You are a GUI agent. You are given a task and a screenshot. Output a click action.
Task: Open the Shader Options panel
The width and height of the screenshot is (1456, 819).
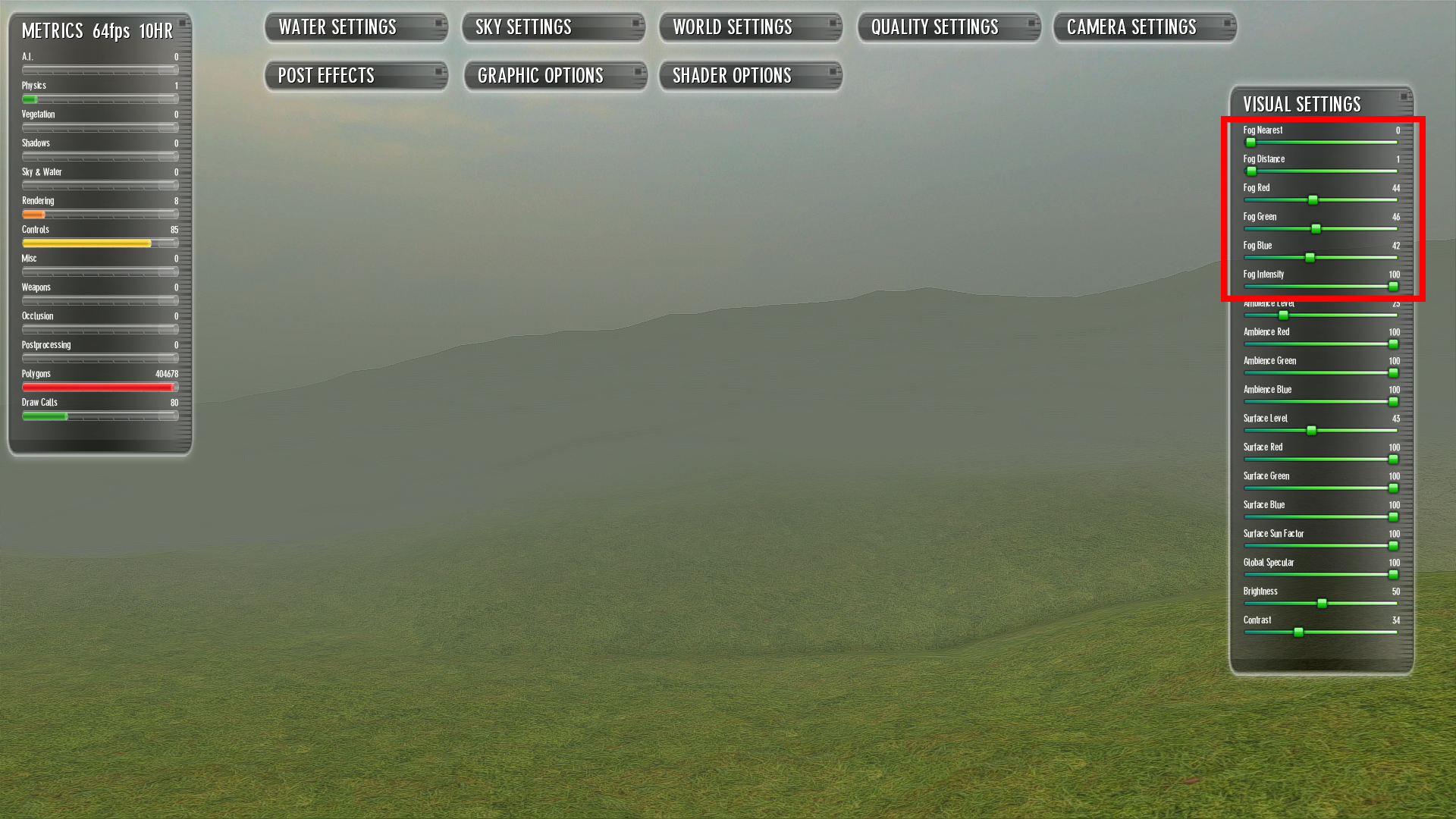coord(750,76)
